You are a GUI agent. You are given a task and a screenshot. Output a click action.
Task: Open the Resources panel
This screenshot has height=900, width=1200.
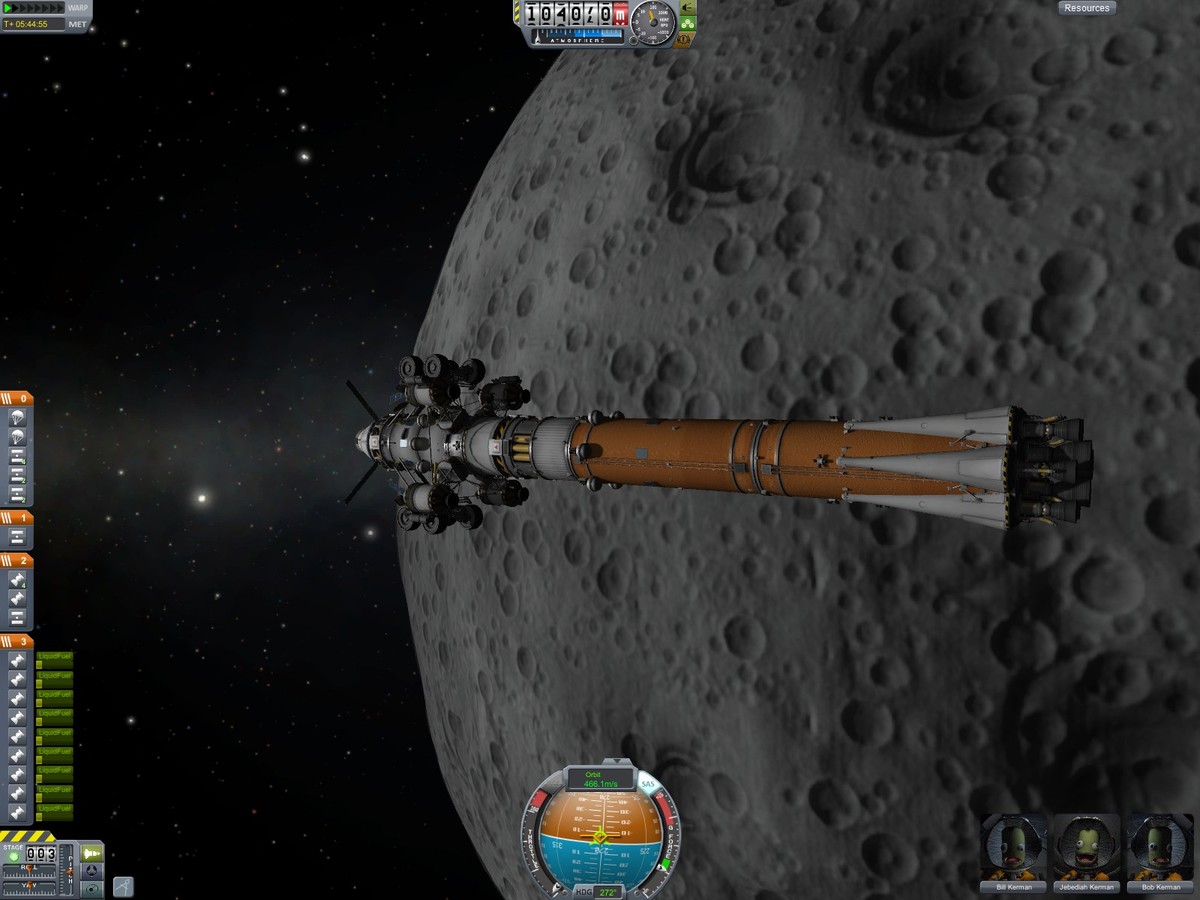pyautogui.click(x=1087, y=8)
